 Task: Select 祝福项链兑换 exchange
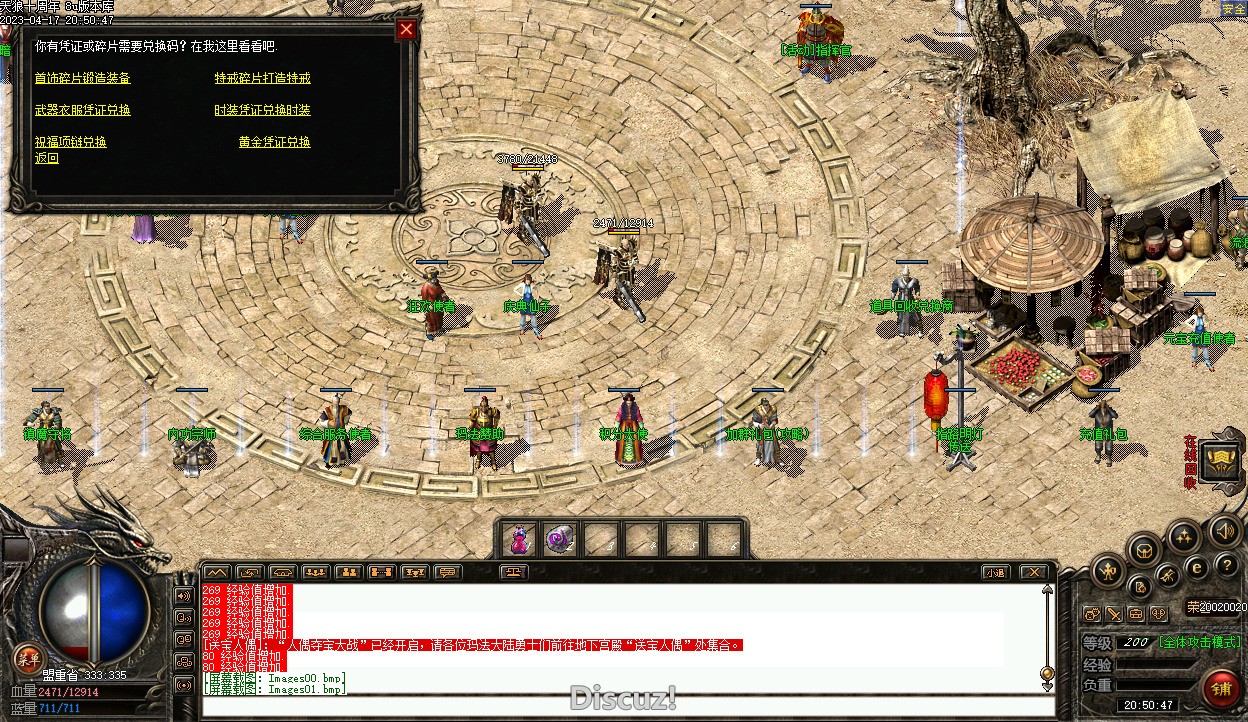(x=71, y=142)
